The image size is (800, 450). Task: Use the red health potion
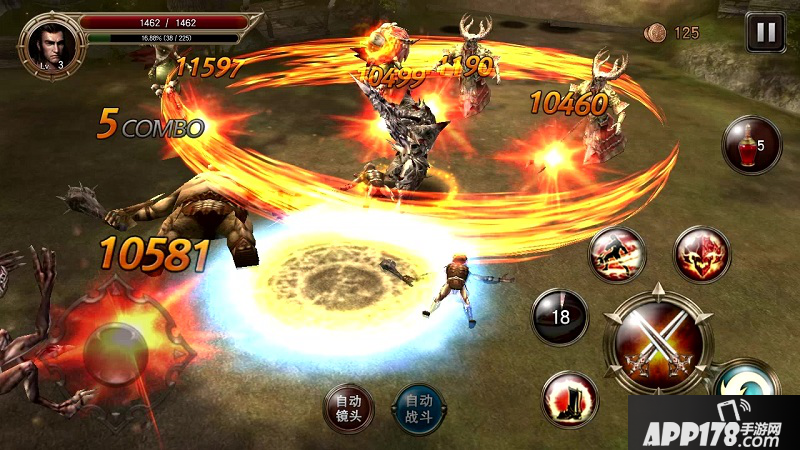[750, 145]
